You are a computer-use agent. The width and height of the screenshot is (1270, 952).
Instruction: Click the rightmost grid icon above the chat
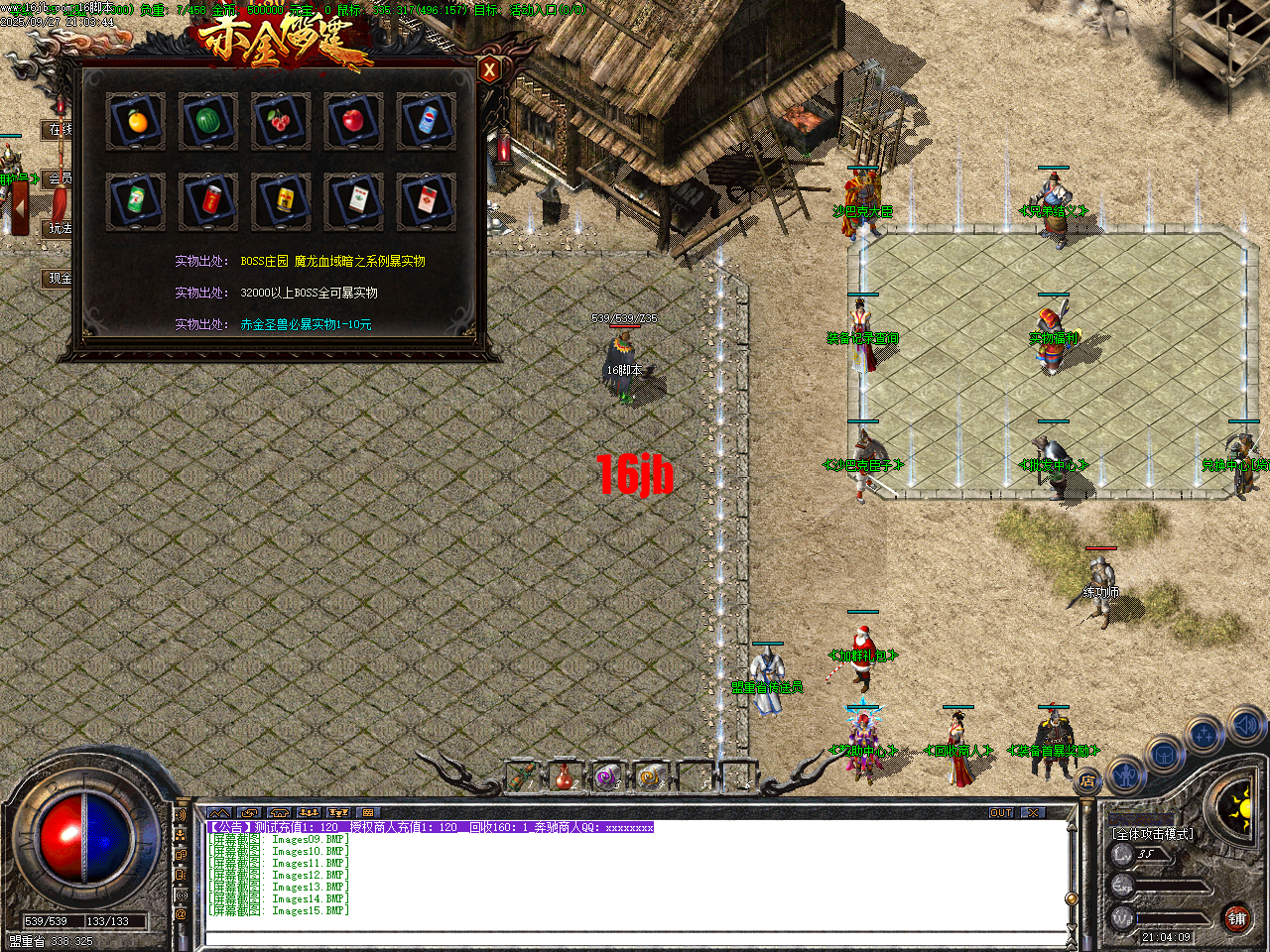[x=367, y=813]
